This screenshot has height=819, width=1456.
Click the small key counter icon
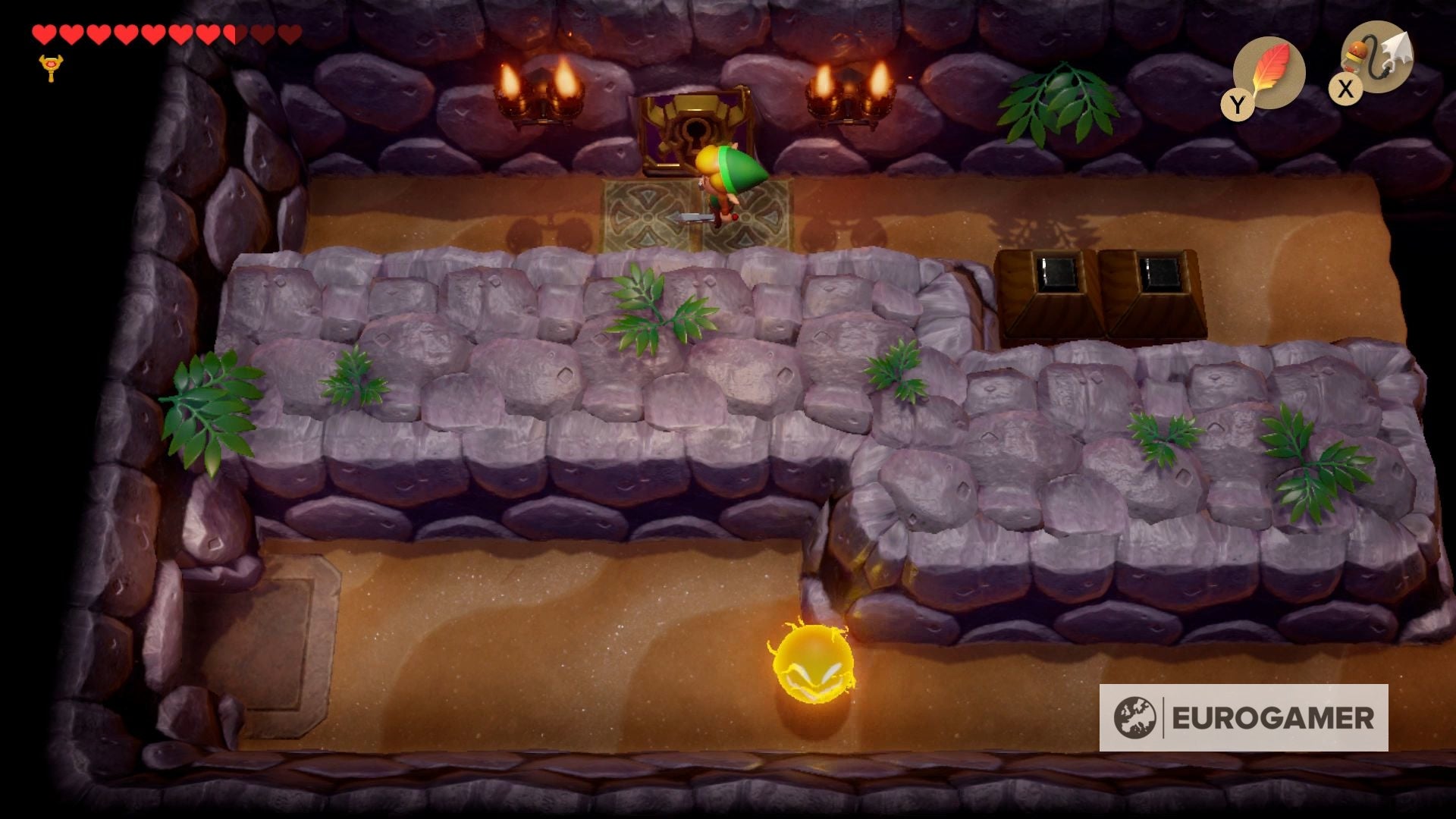point(49,68)
